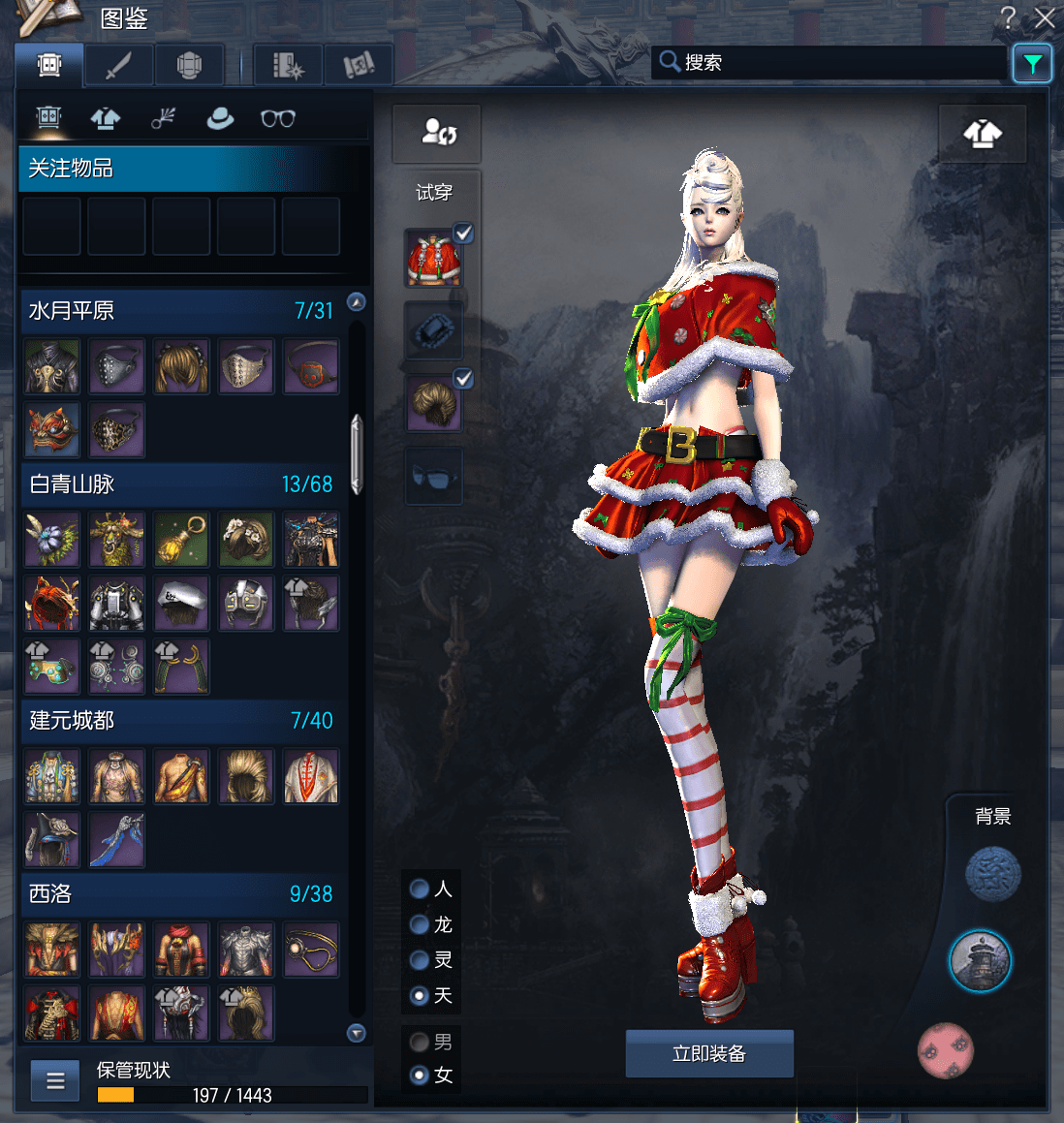Select the 男 gender option
Viewport: 1064px width, 1123px height.
(x=420, y=1043)
